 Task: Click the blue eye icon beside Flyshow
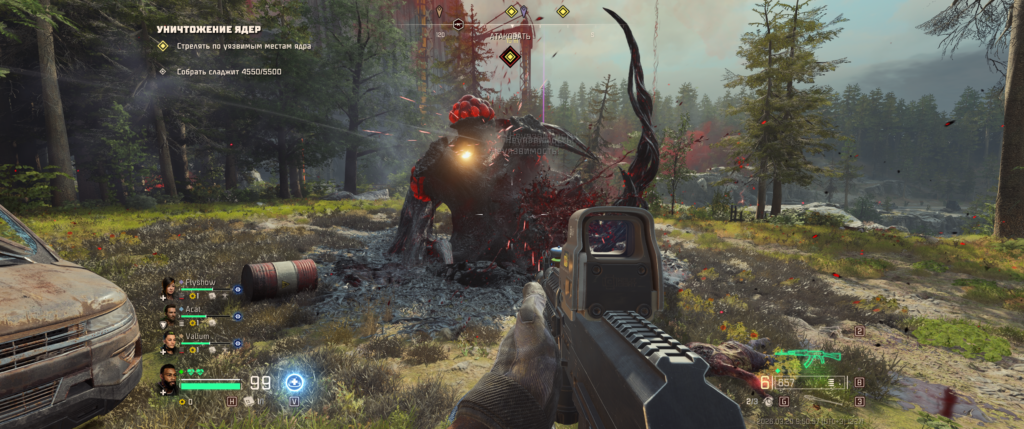238,289
